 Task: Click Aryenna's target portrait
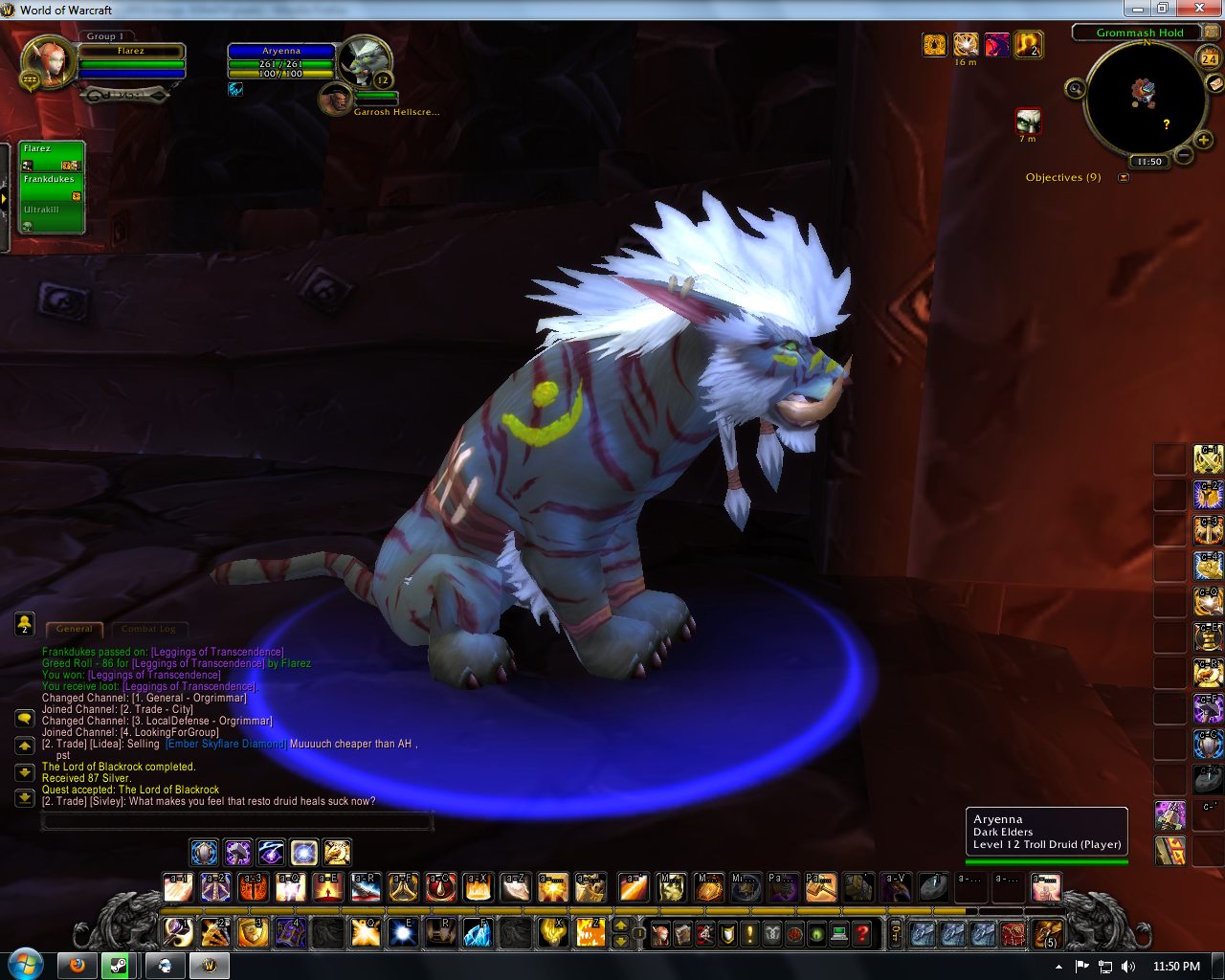(364, 61)
